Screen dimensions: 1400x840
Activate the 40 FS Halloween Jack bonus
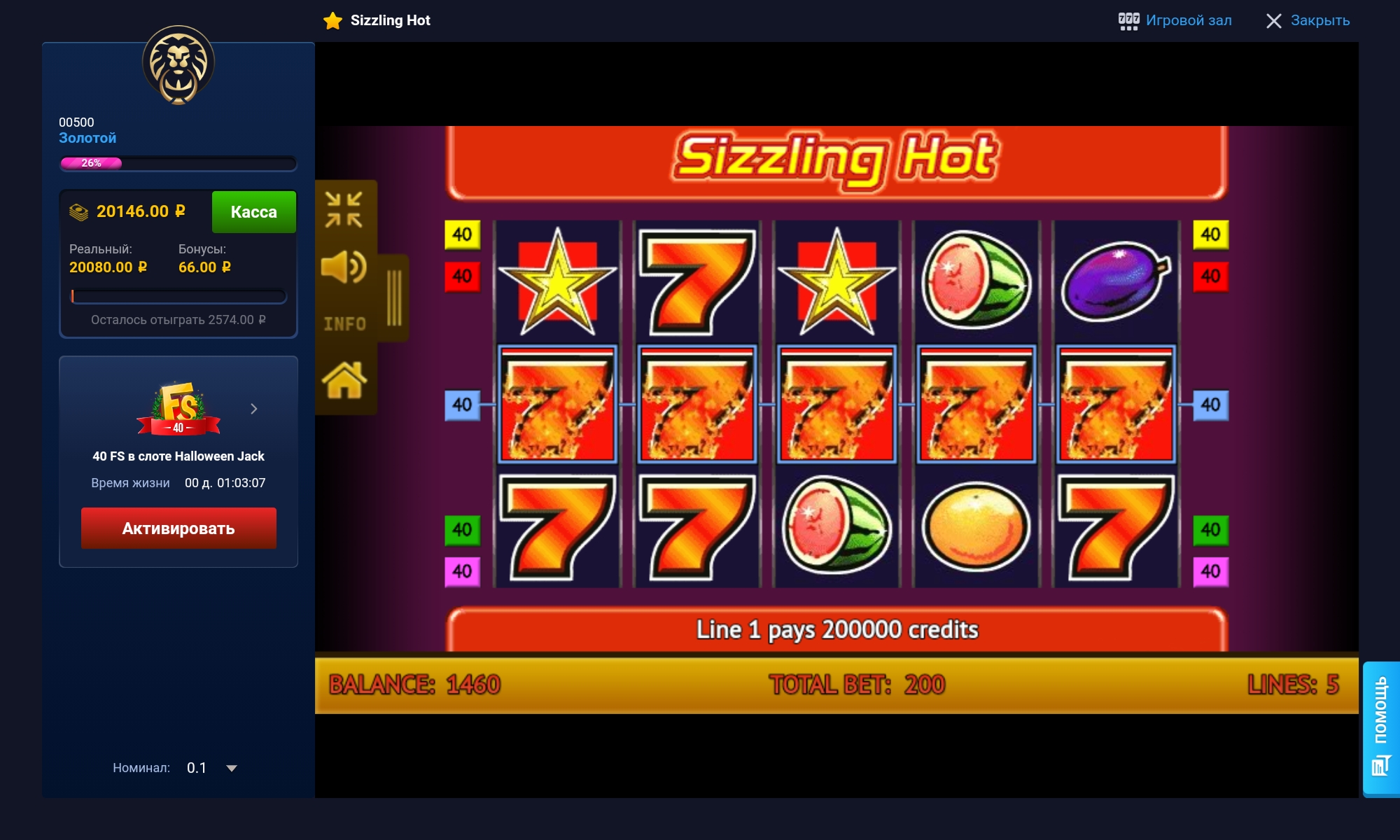click(x=178, y=528)
